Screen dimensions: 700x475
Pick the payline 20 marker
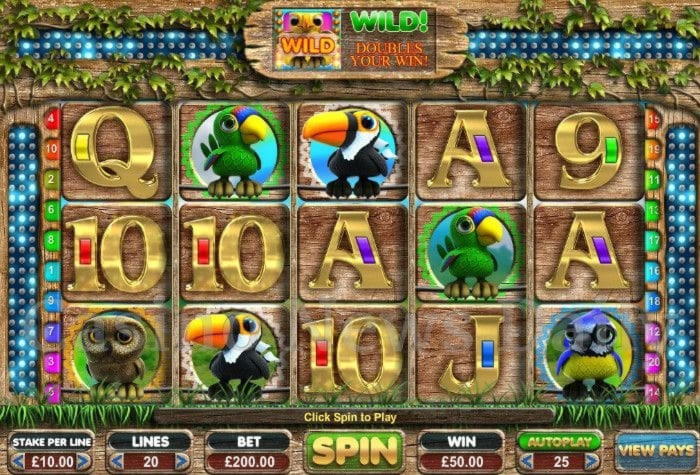tap(655, 361)
